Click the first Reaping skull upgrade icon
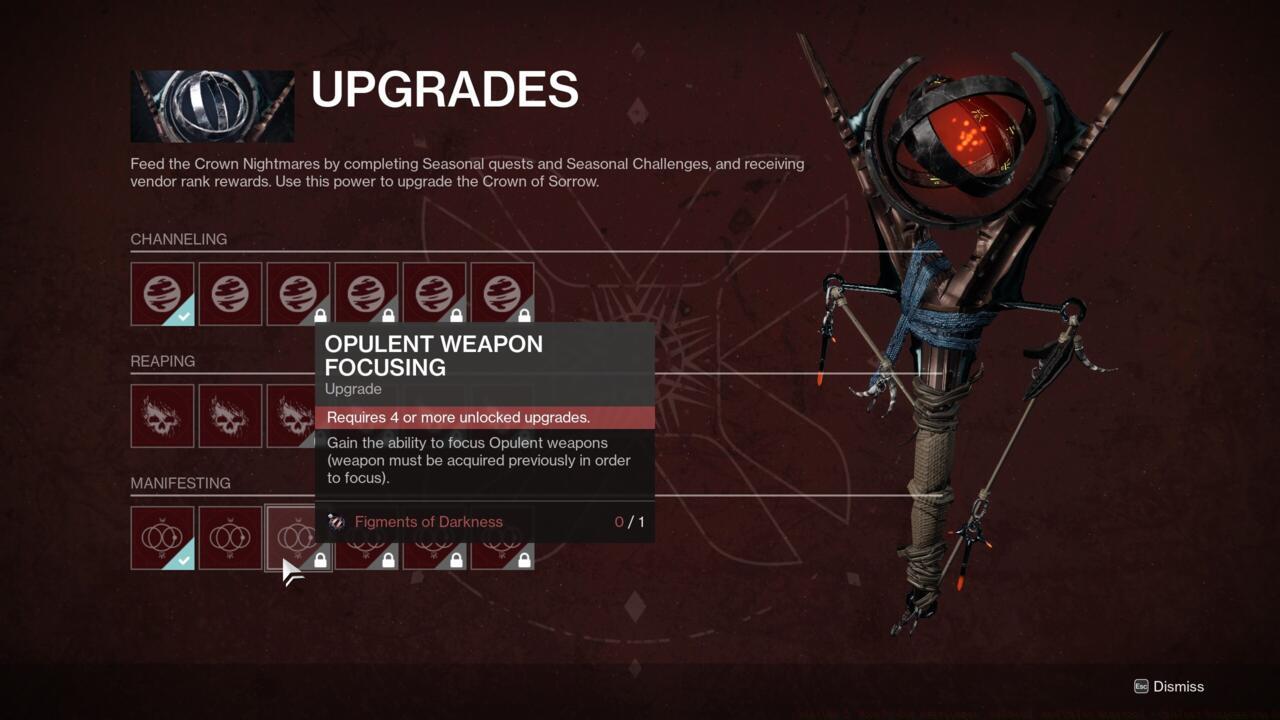This screenshot has width=1280, height=720. tap(162, 415)
